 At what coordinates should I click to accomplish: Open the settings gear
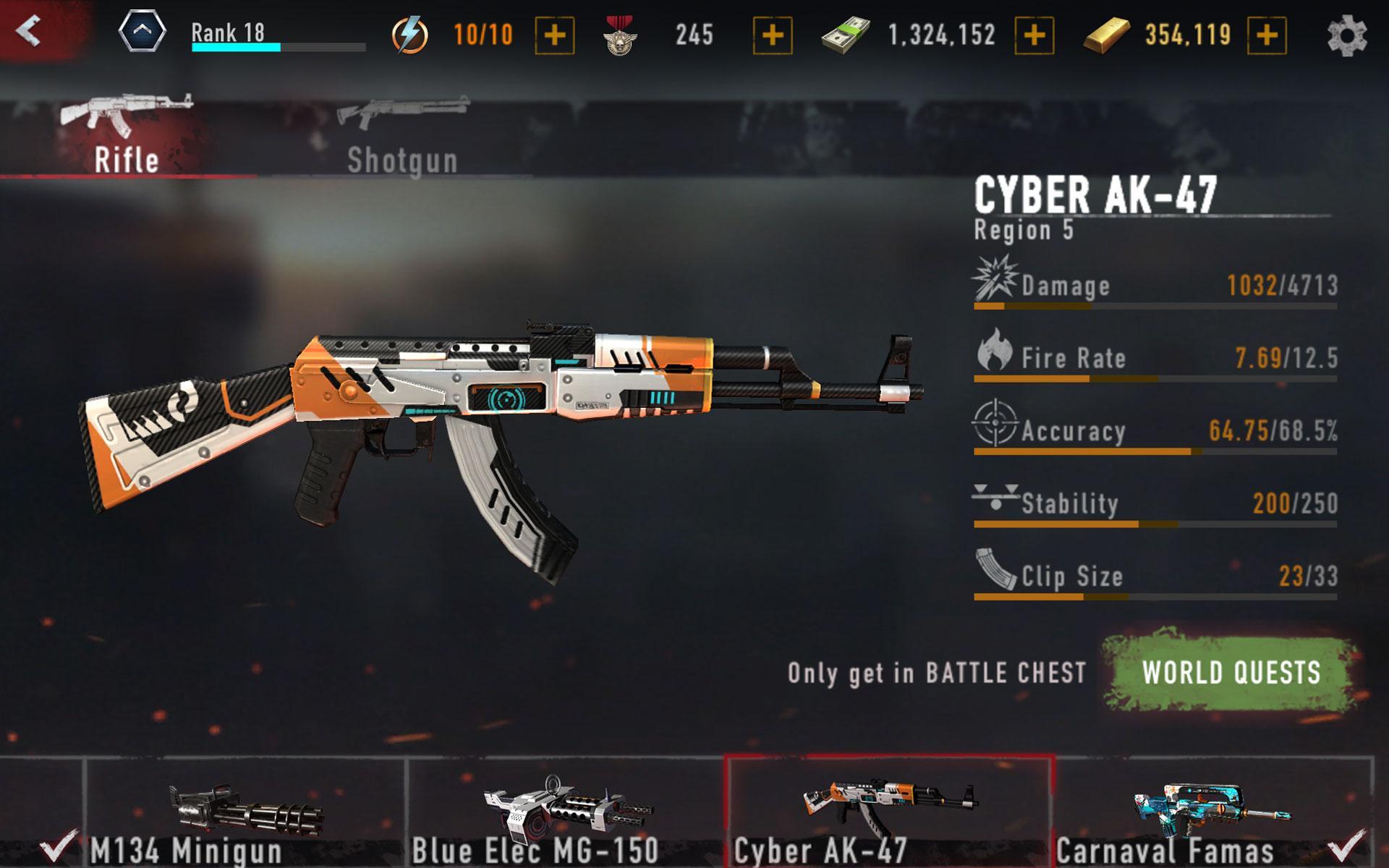click(1346, 35)
